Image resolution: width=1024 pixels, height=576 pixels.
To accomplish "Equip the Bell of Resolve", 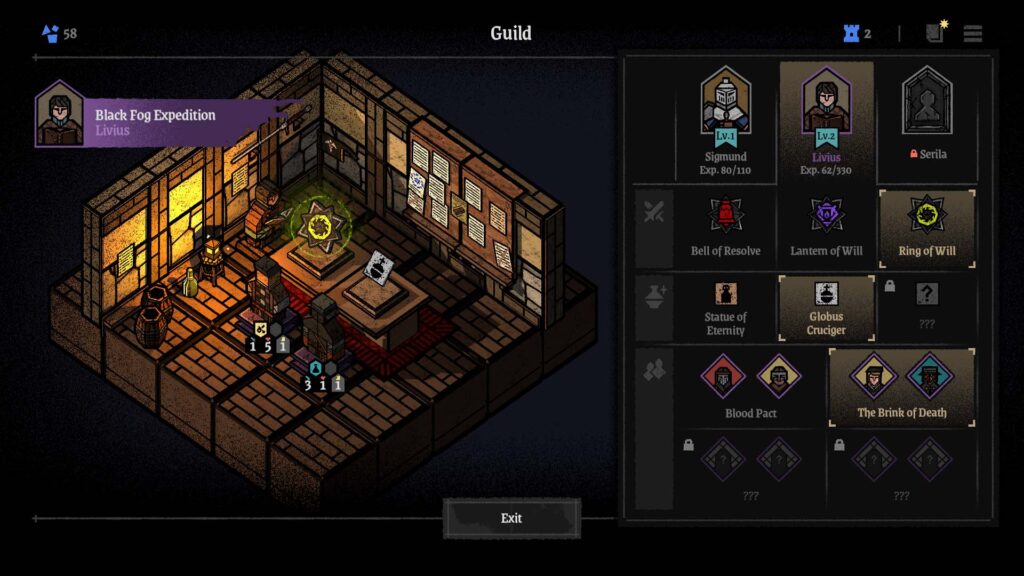I will click(725, 226).
